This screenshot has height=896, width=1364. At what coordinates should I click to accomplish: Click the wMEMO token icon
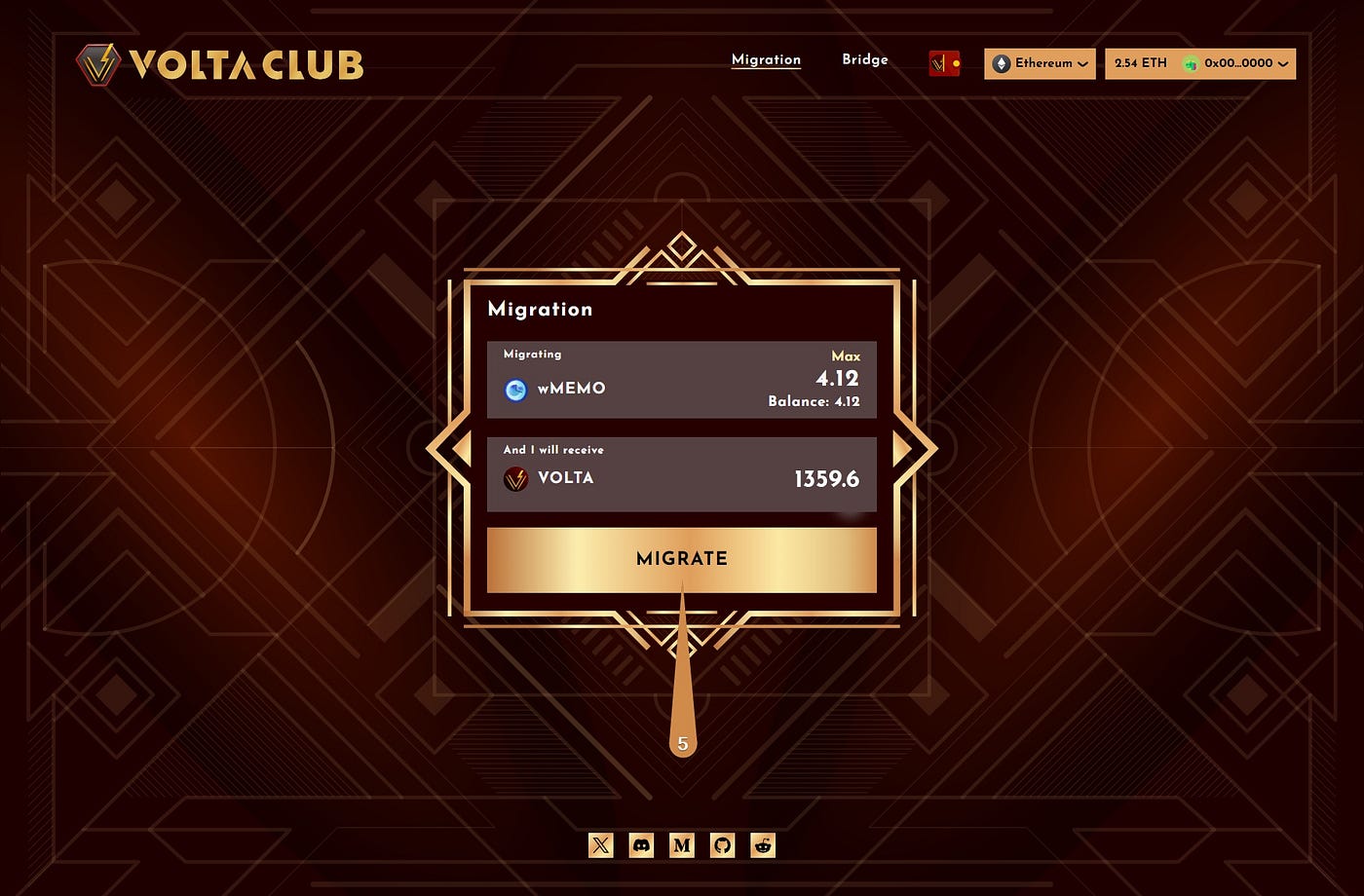coord(514,389)
